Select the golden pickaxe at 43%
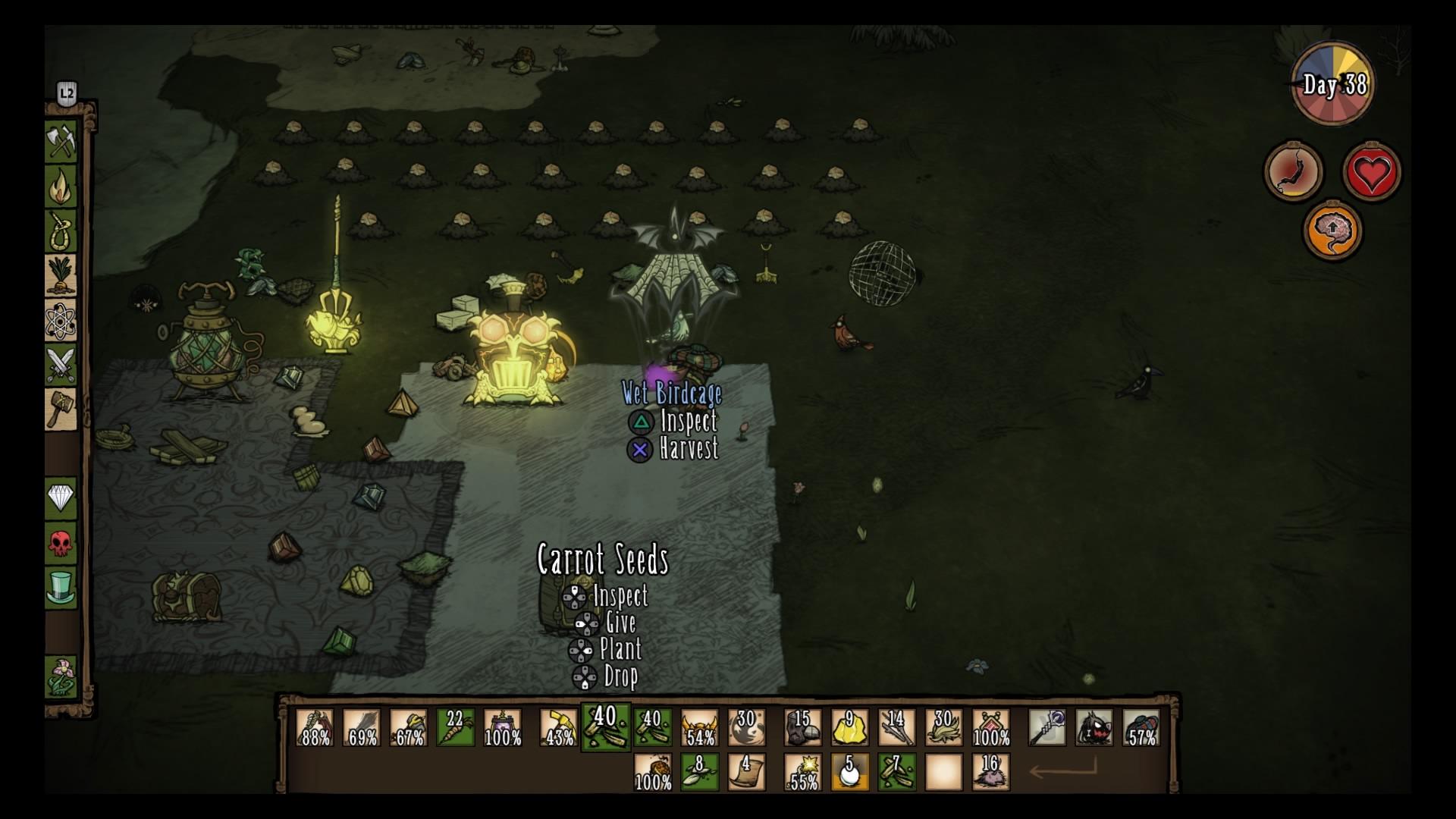 pyautogui.click(x=559, y=727)
